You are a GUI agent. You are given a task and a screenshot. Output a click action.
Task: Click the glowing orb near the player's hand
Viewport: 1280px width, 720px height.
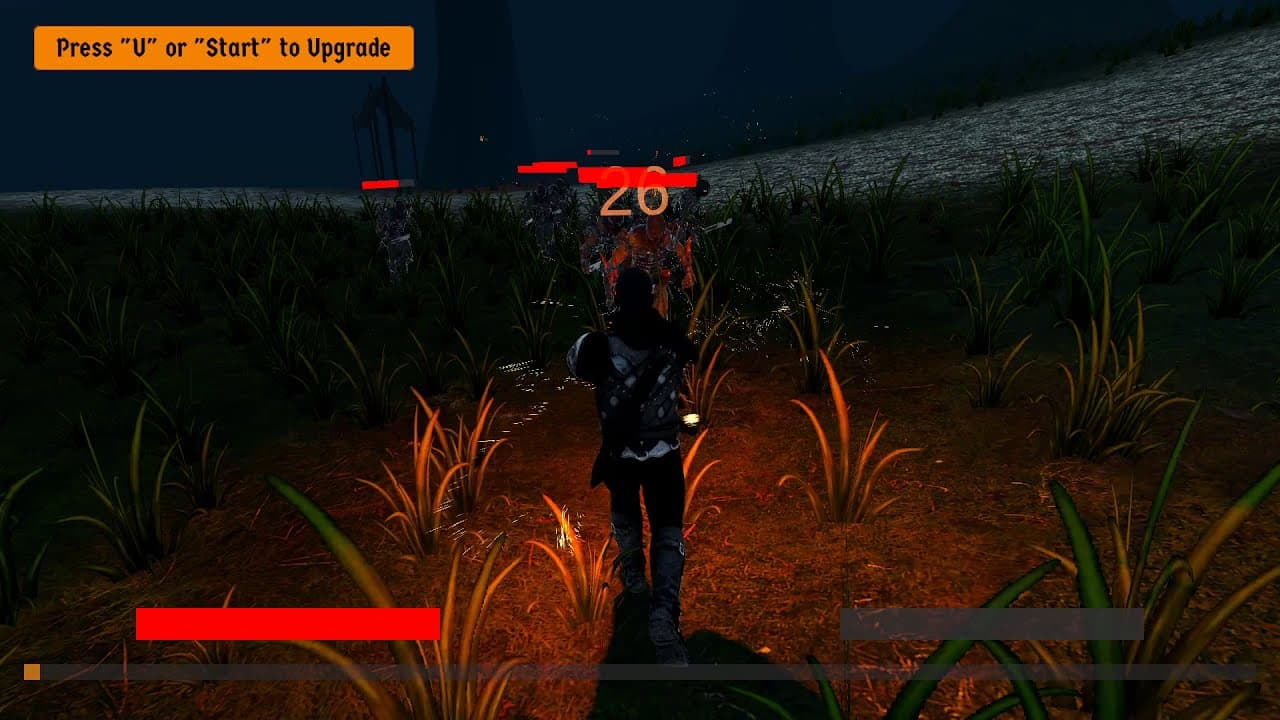(690, 421)
